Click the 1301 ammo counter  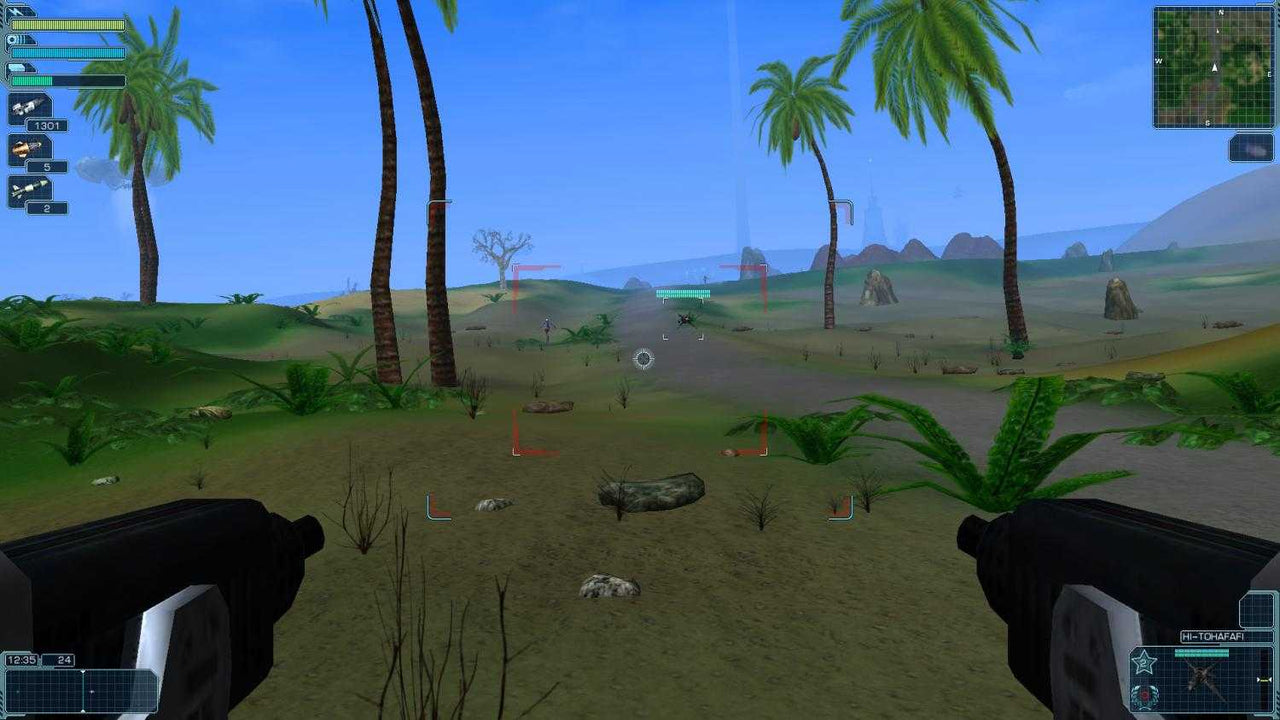tap(46, 125)
